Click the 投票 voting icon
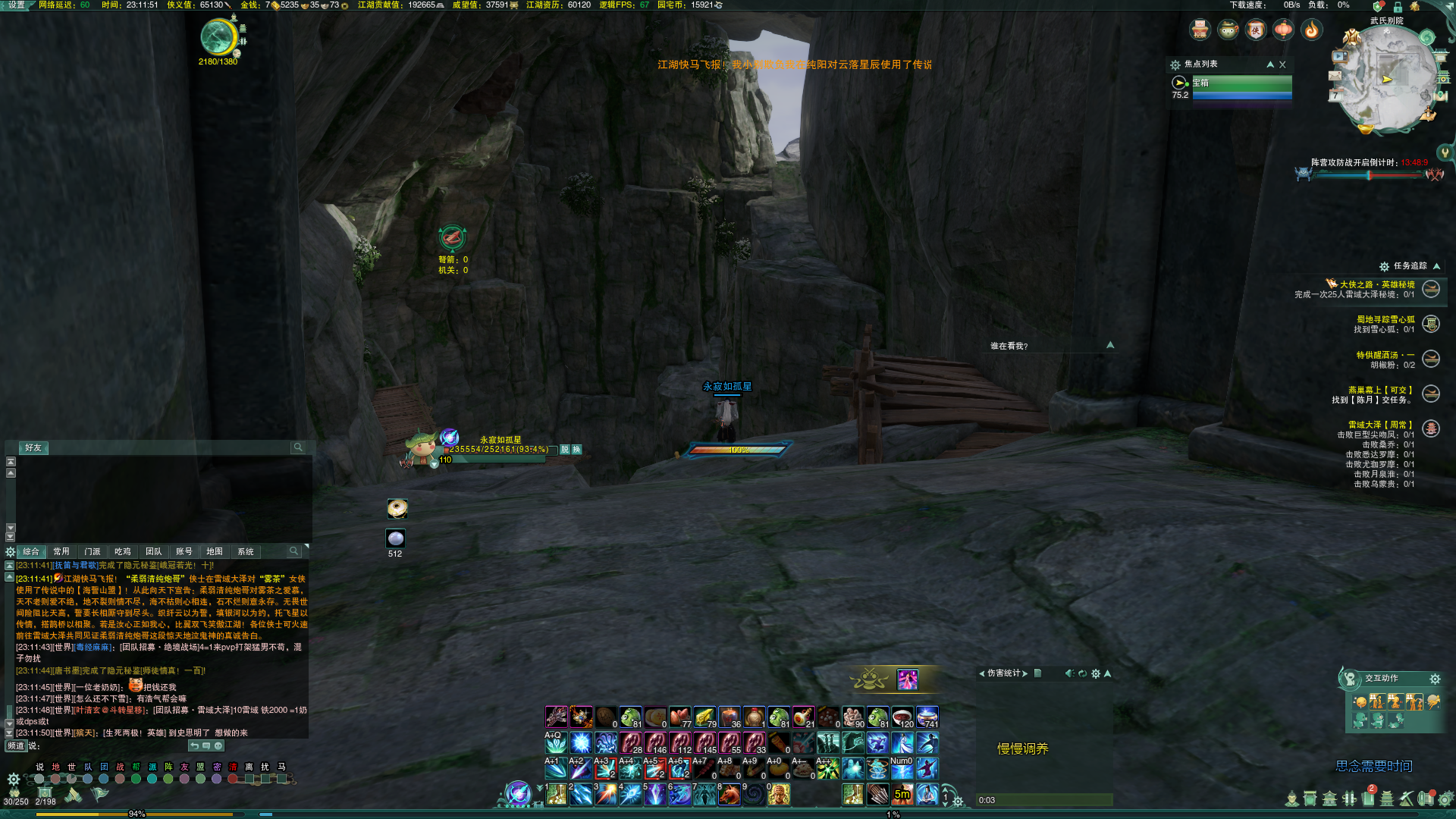Screen dimensions: 1456x819 pyautogui.click(x=1200, y=30)
